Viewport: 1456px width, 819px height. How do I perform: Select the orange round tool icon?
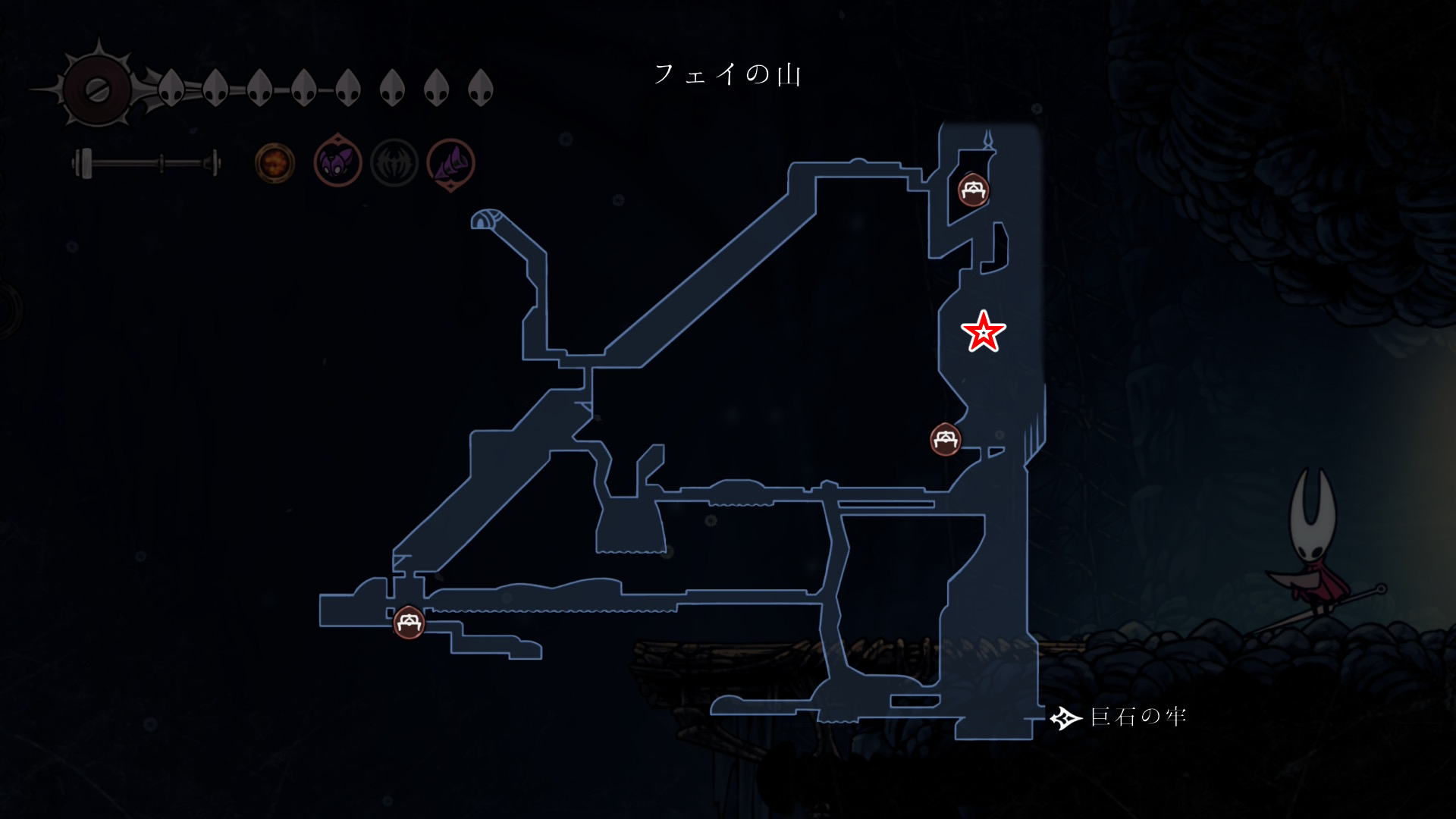click(x=275, y=162)
